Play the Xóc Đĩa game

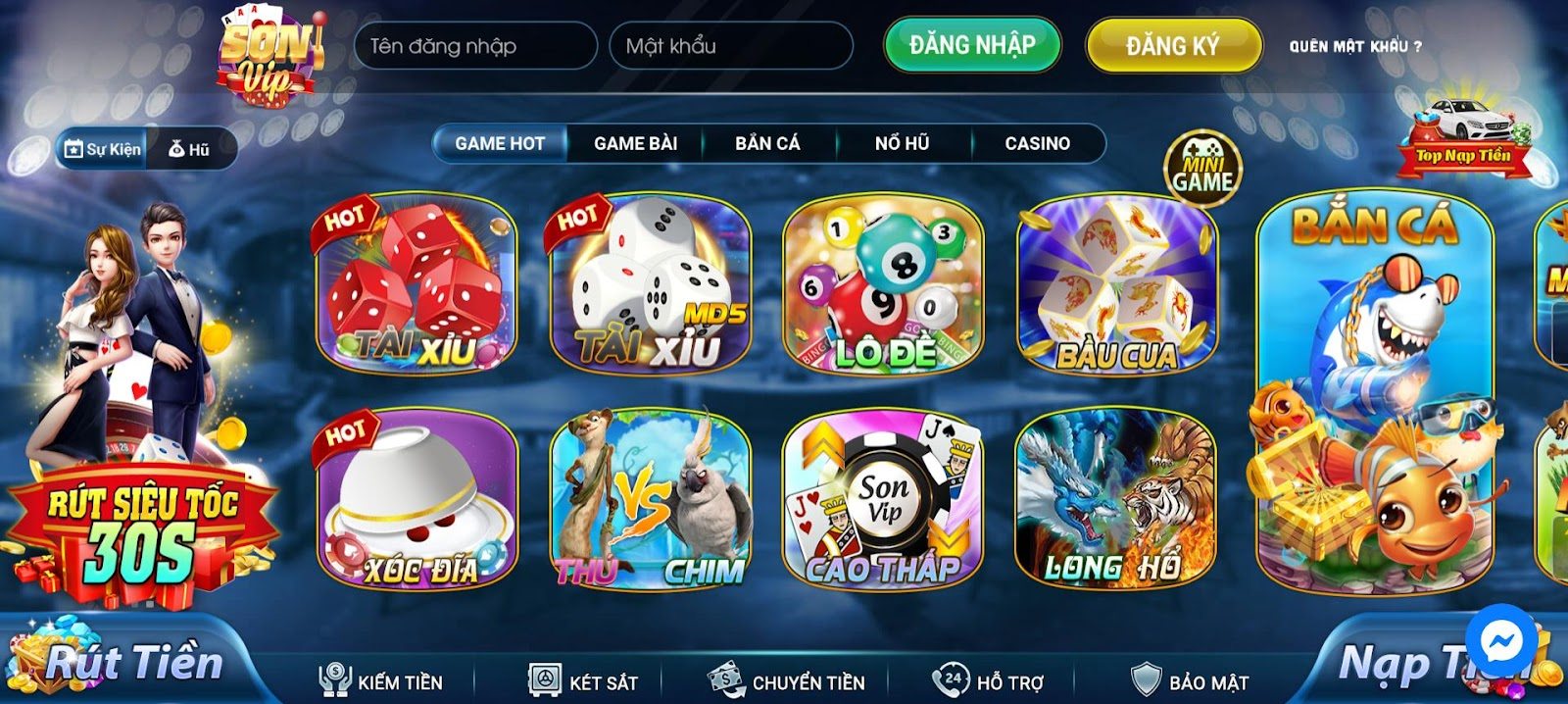(x=416, y=499)
